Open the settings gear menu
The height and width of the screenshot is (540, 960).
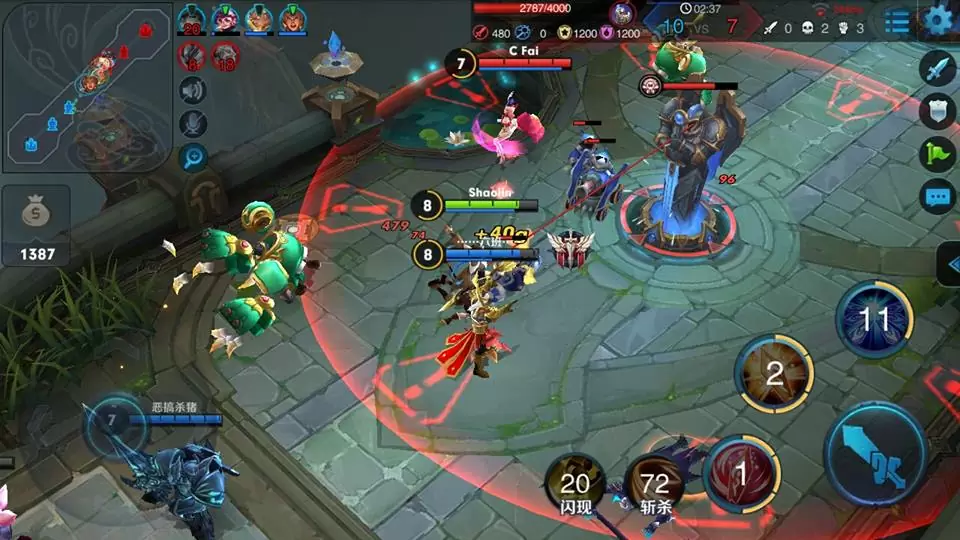point(938,19)
